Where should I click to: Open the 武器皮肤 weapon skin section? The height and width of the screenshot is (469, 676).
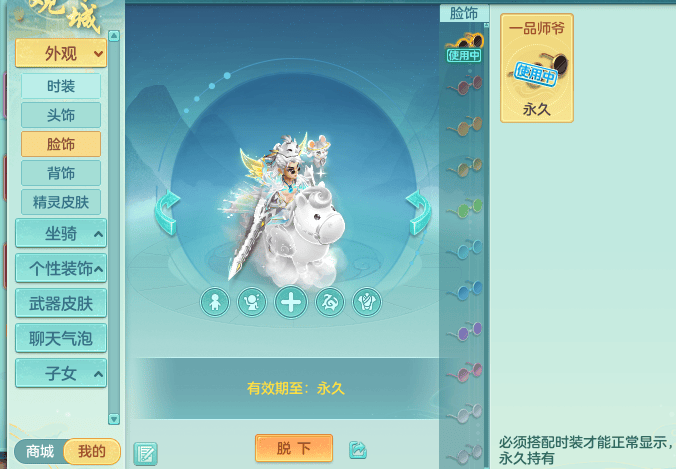[x=61, y=303]
